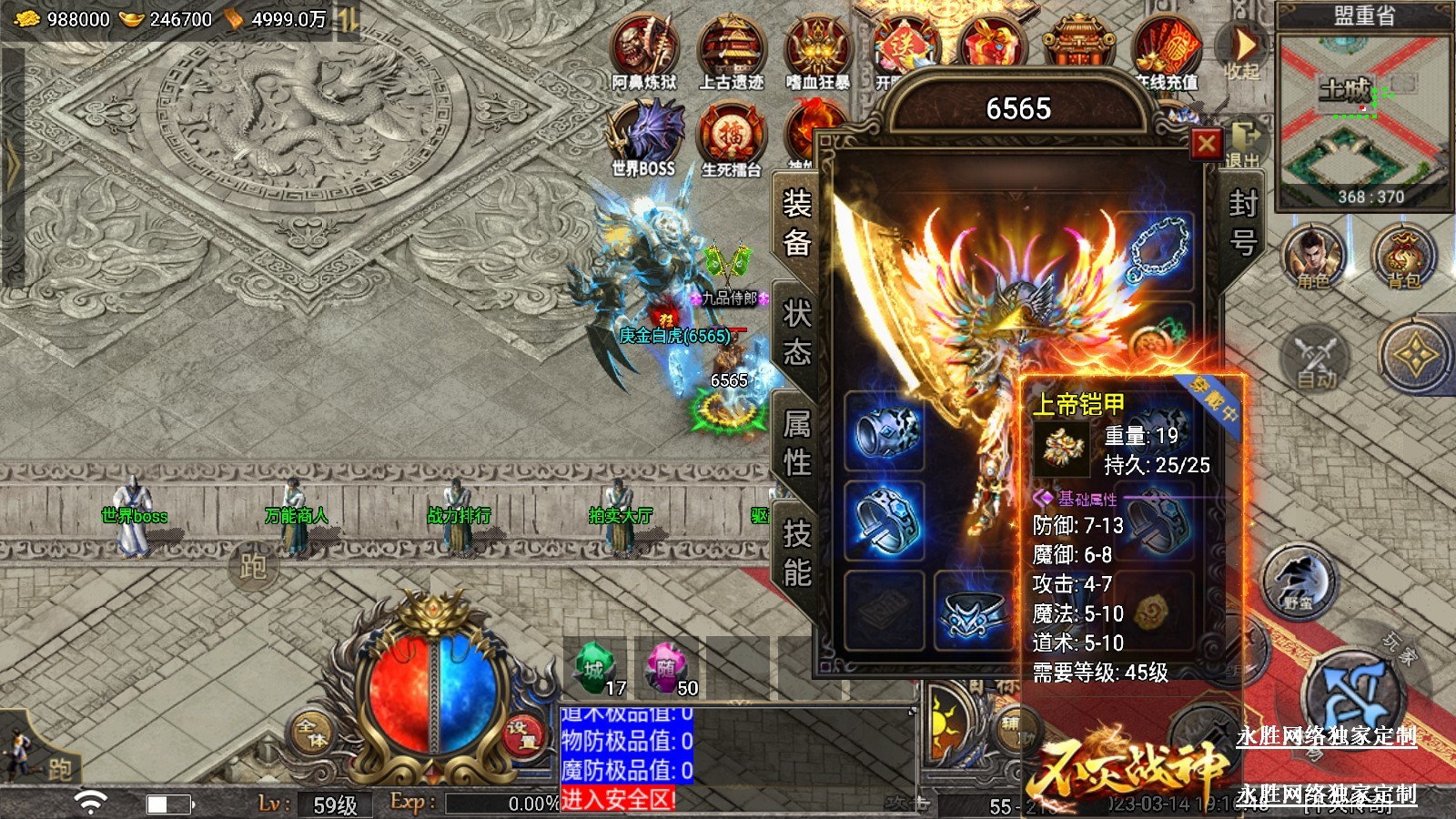
Task: Switch to the 装备 equipment tab
Action: tap(796, 224)
